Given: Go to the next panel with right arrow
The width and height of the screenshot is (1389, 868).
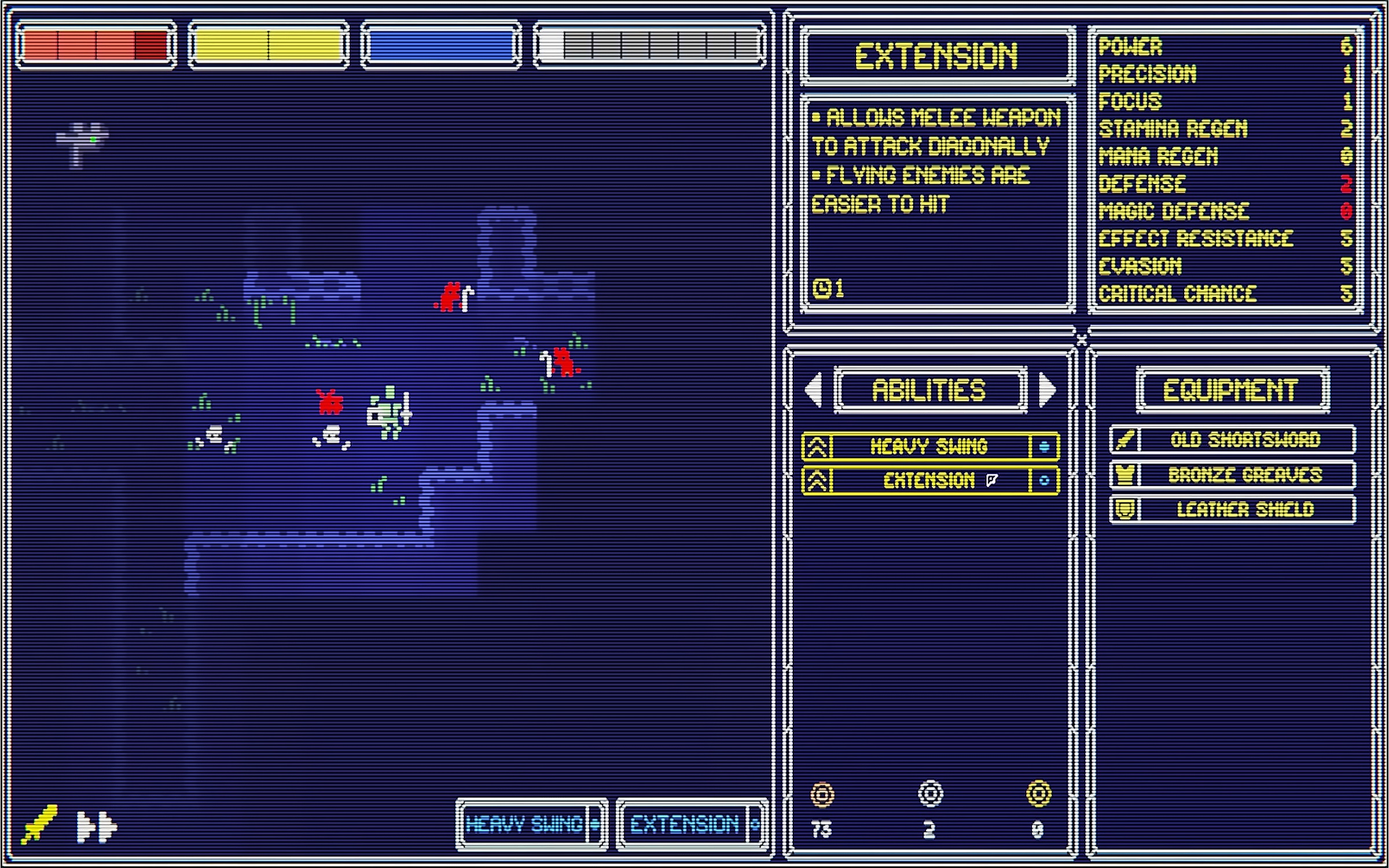Looking at the screenshot, I should pyautogui.click(x=1048, y=389).
